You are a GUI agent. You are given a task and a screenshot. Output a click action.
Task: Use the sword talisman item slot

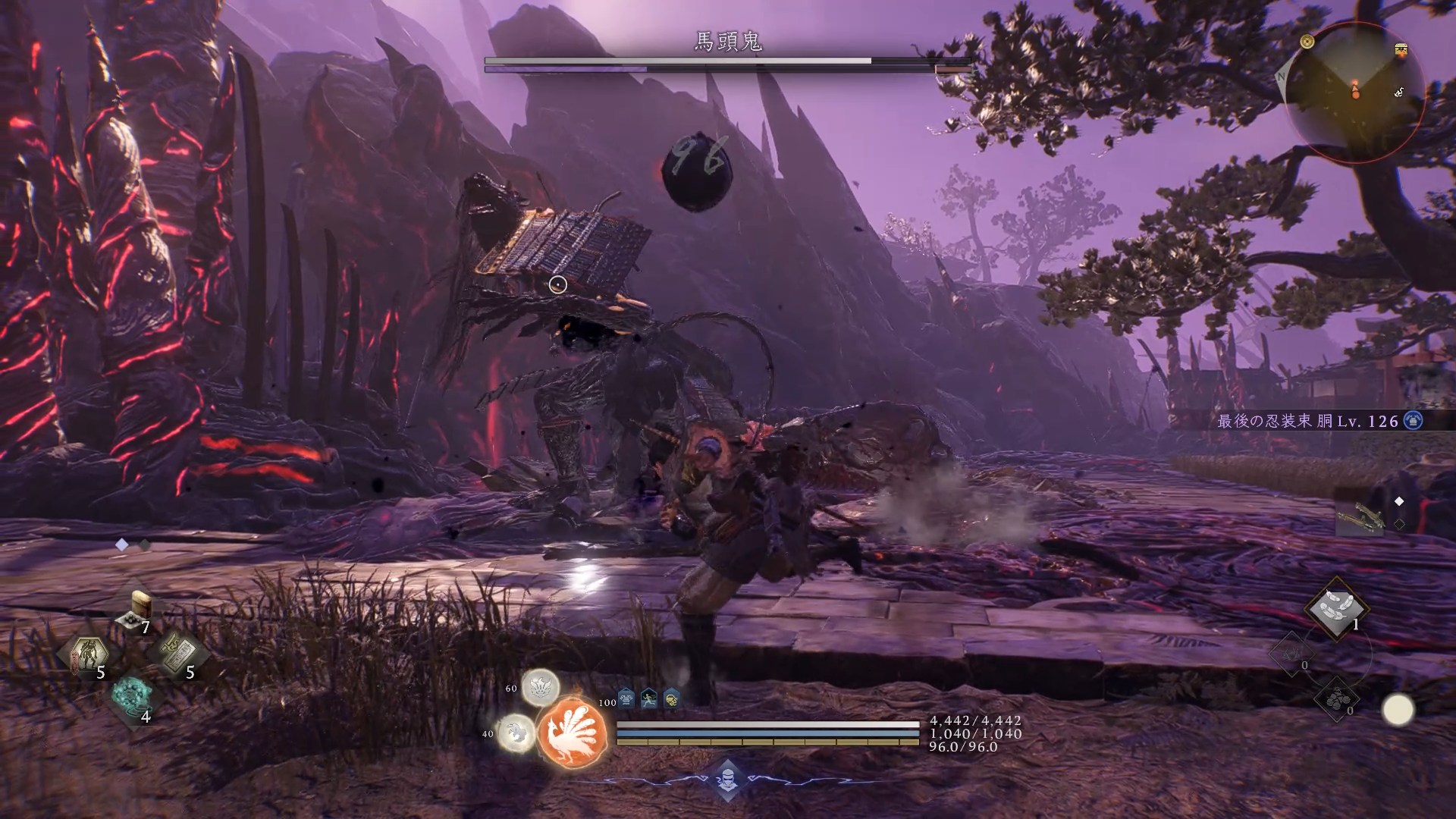pyautogui.click(x=177, y=655)
